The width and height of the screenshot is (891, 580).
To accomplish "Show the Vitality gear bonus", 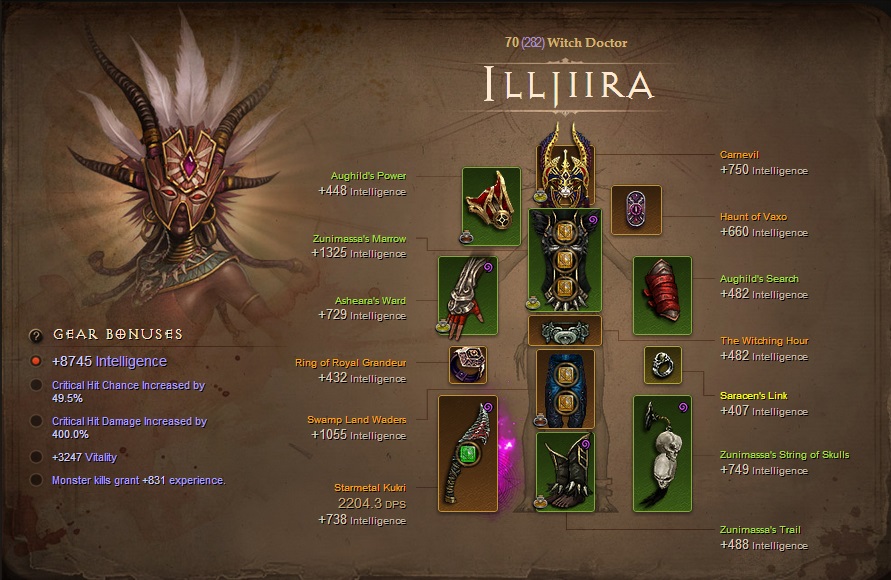I will (36, 457).
